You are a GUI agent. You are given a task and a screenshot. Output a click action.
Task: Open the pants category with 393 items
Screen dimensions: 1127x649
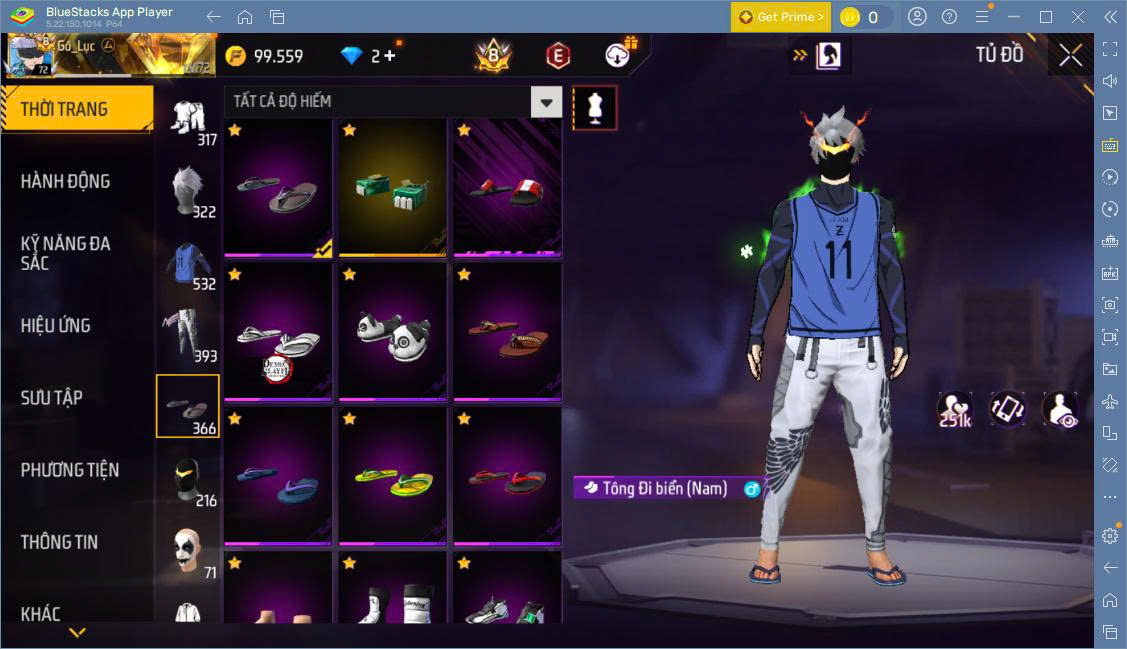[x=187, y=334]
